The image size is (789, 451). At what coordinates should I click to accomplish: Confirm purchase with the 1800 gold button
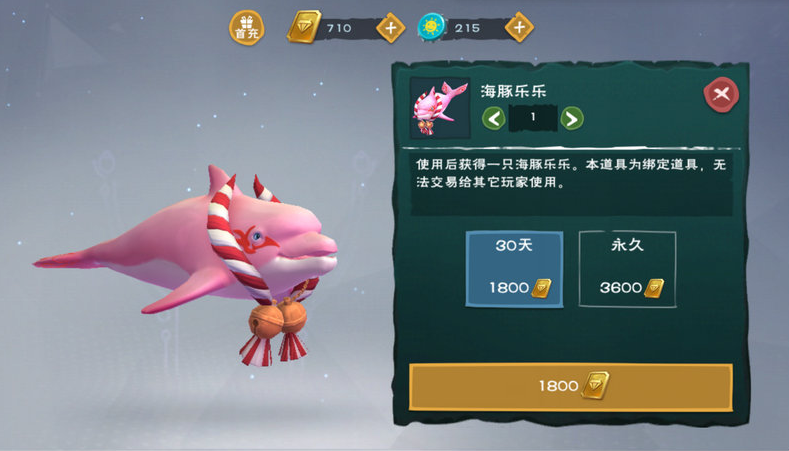click(x=570, y=387)
